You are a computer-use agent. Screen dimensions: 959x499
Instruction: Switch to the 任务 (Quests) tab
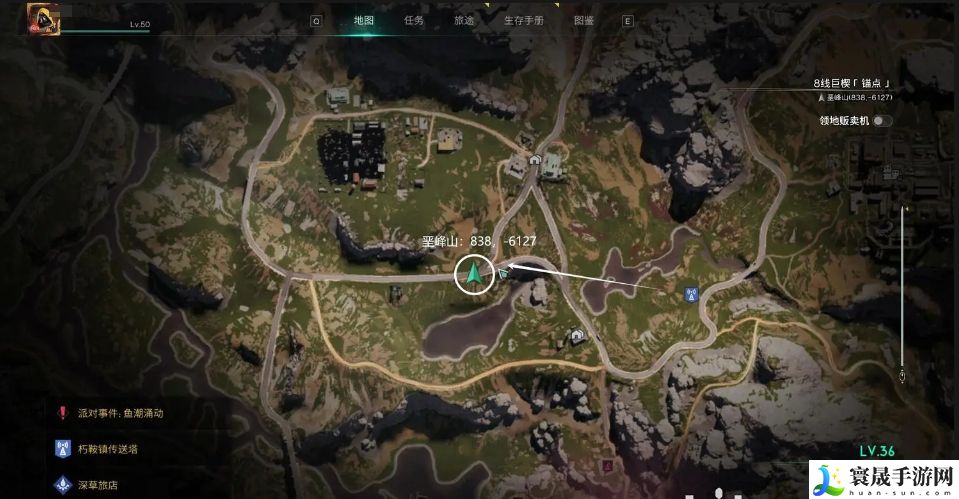pyautogui.click(x=413, y=20)
